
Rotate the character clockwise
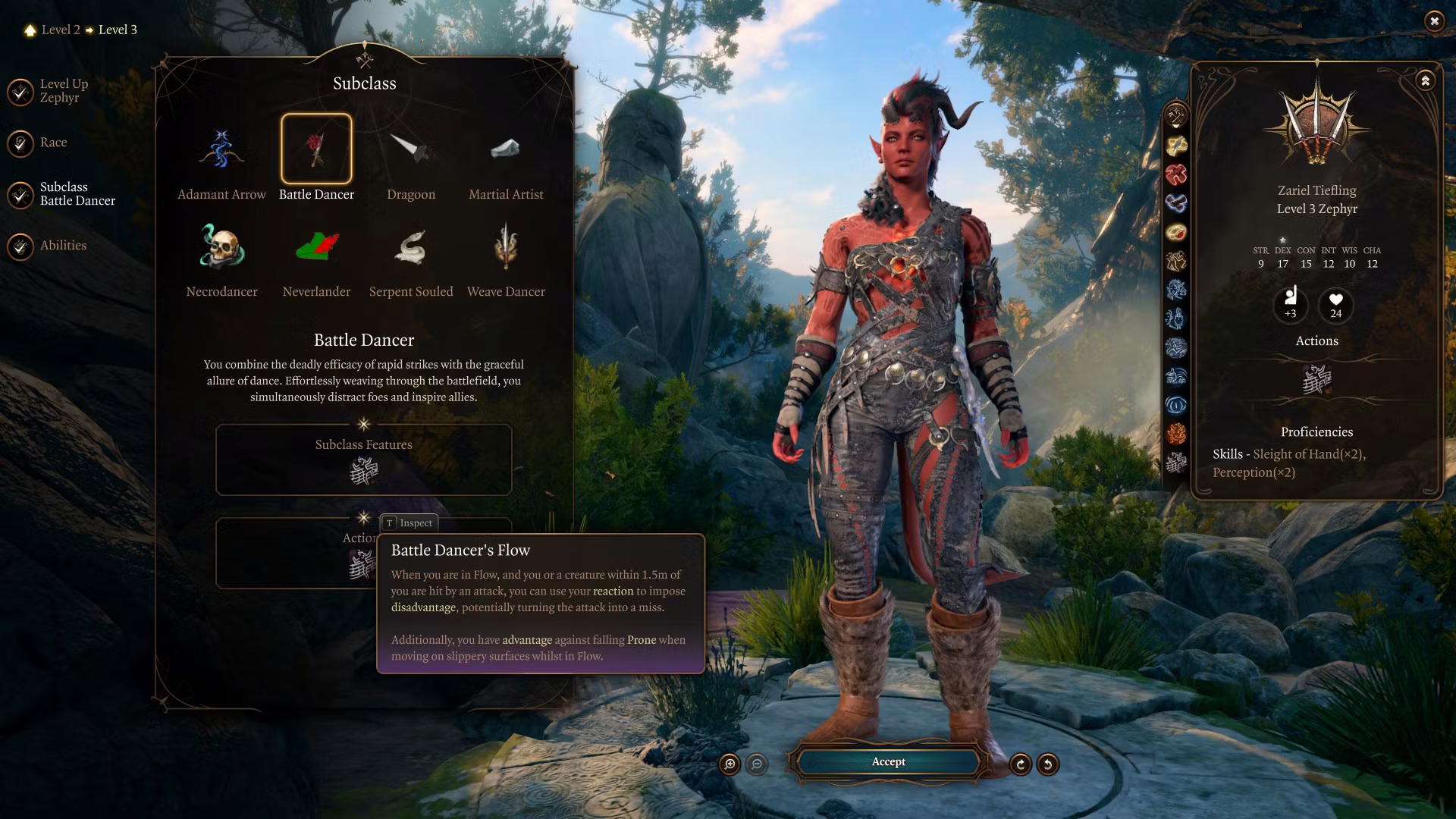tap(1021, 764)
